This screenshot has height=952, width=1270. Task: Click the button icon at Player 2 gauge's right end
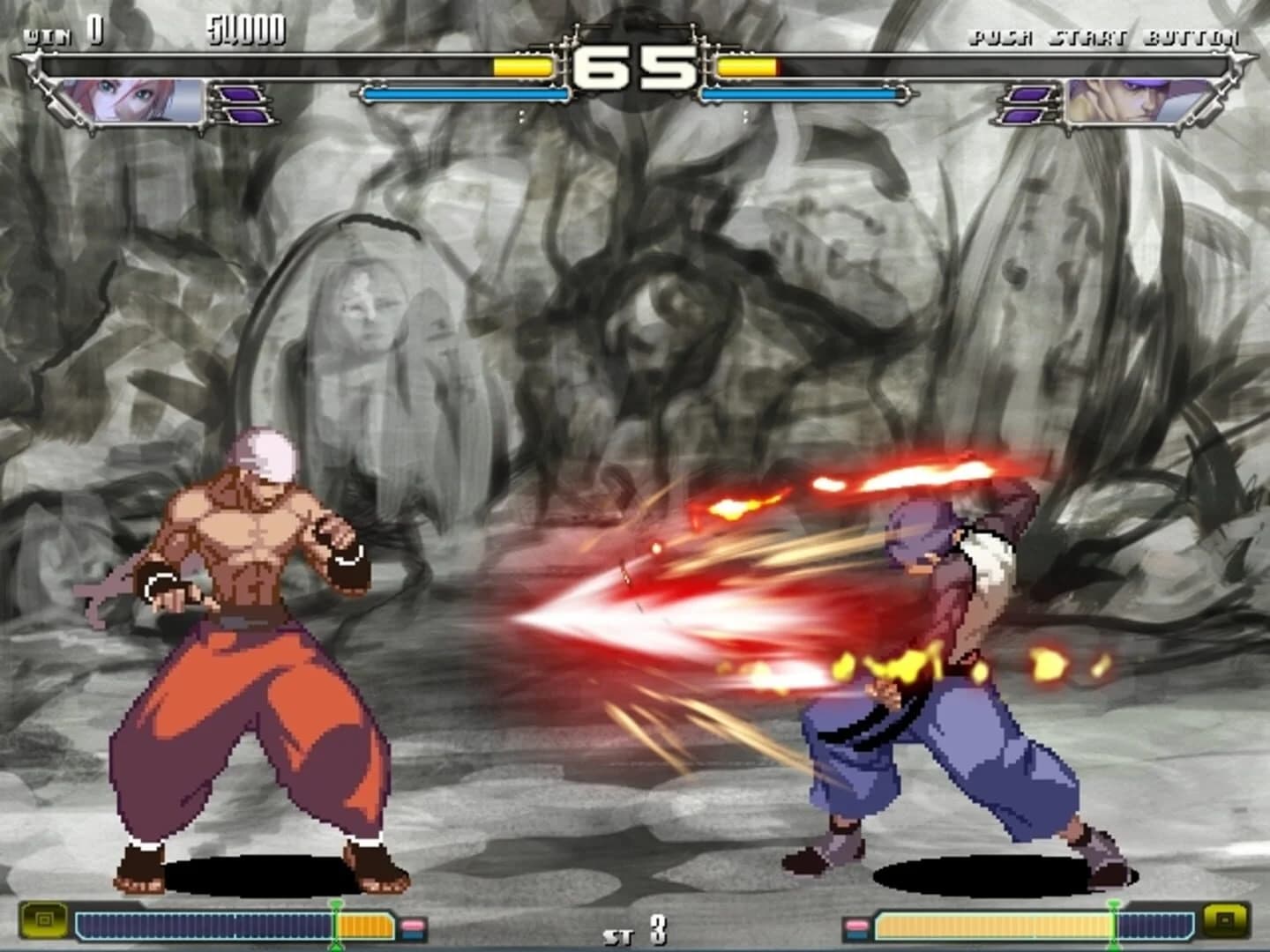pyautogui.click(x=1226, y=921)
